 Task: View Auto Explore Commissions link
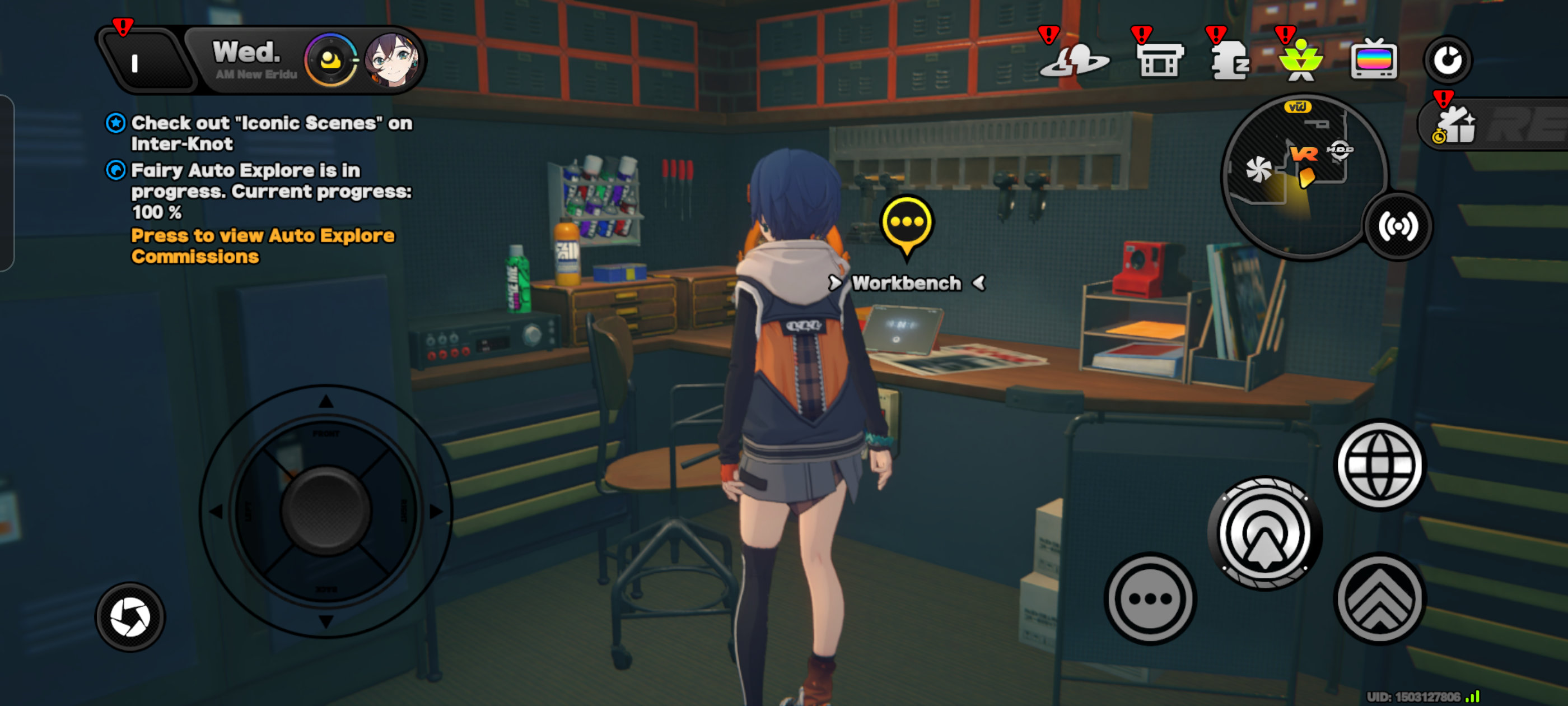262,246
